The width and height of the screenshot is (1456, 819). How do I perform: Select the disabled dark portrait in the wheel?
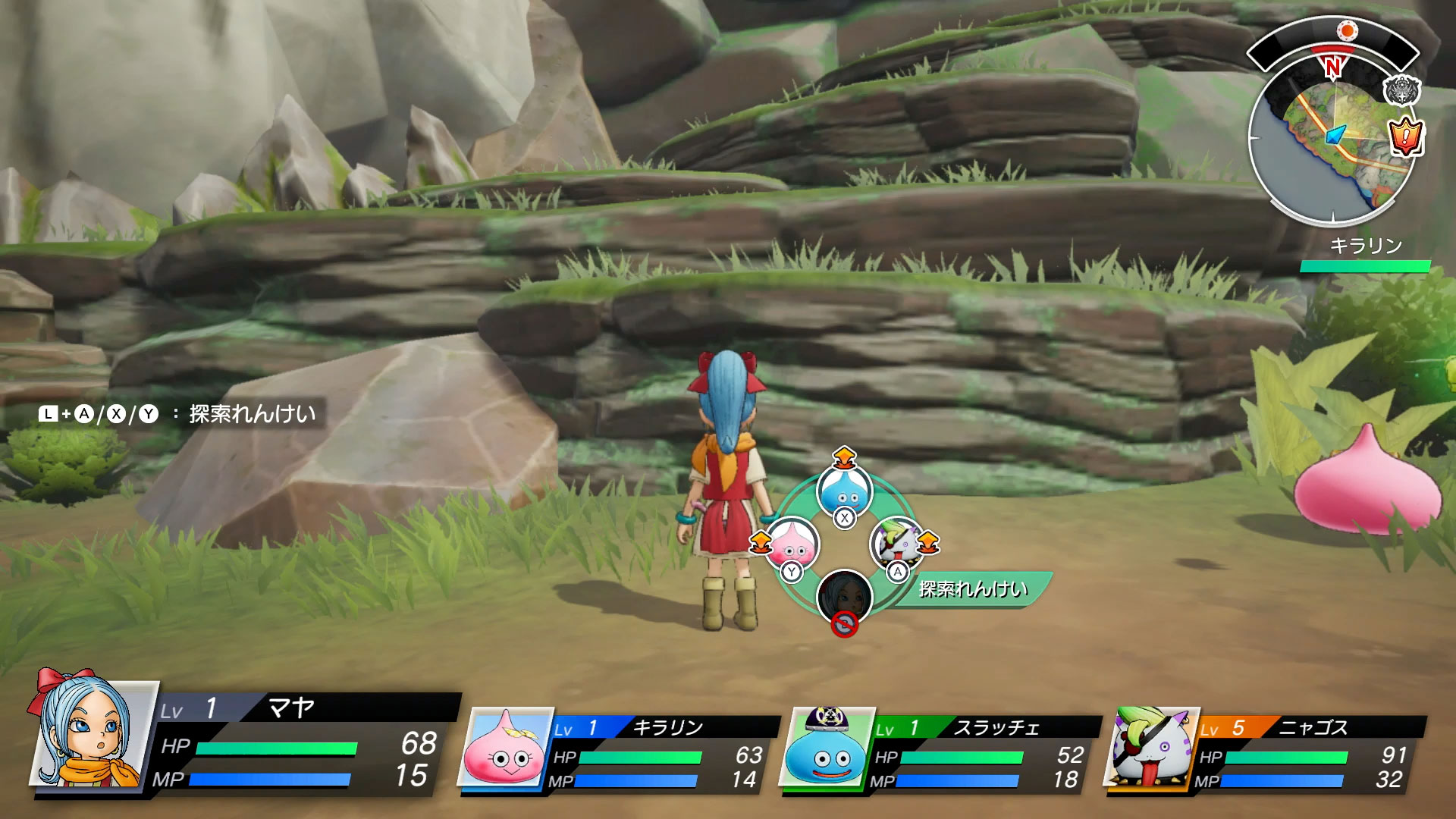click(x=844, y=597)
